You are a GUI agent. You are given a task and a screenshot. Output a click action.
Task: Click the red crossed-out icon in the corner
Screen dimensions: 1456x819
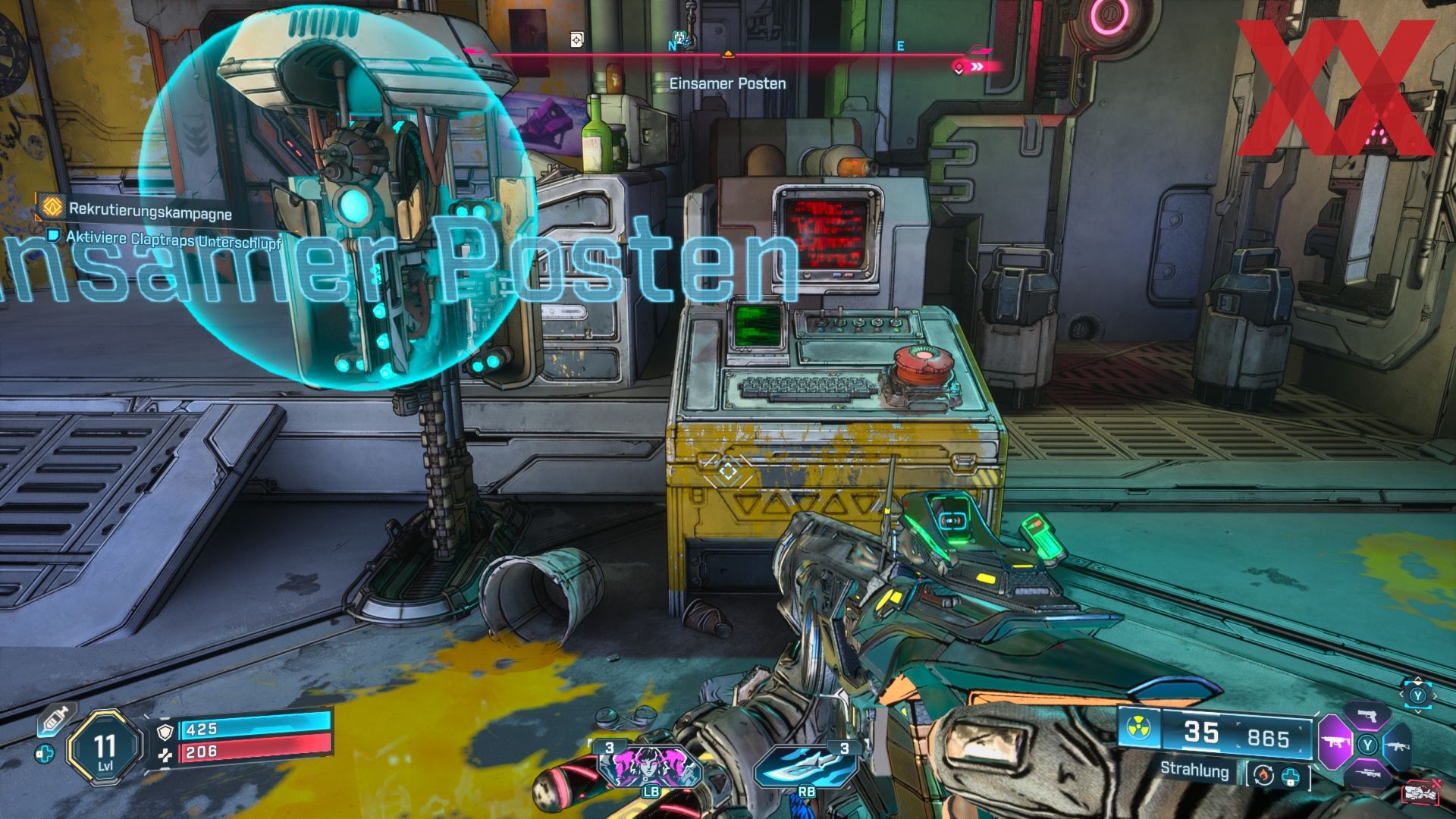point(1422,792)
